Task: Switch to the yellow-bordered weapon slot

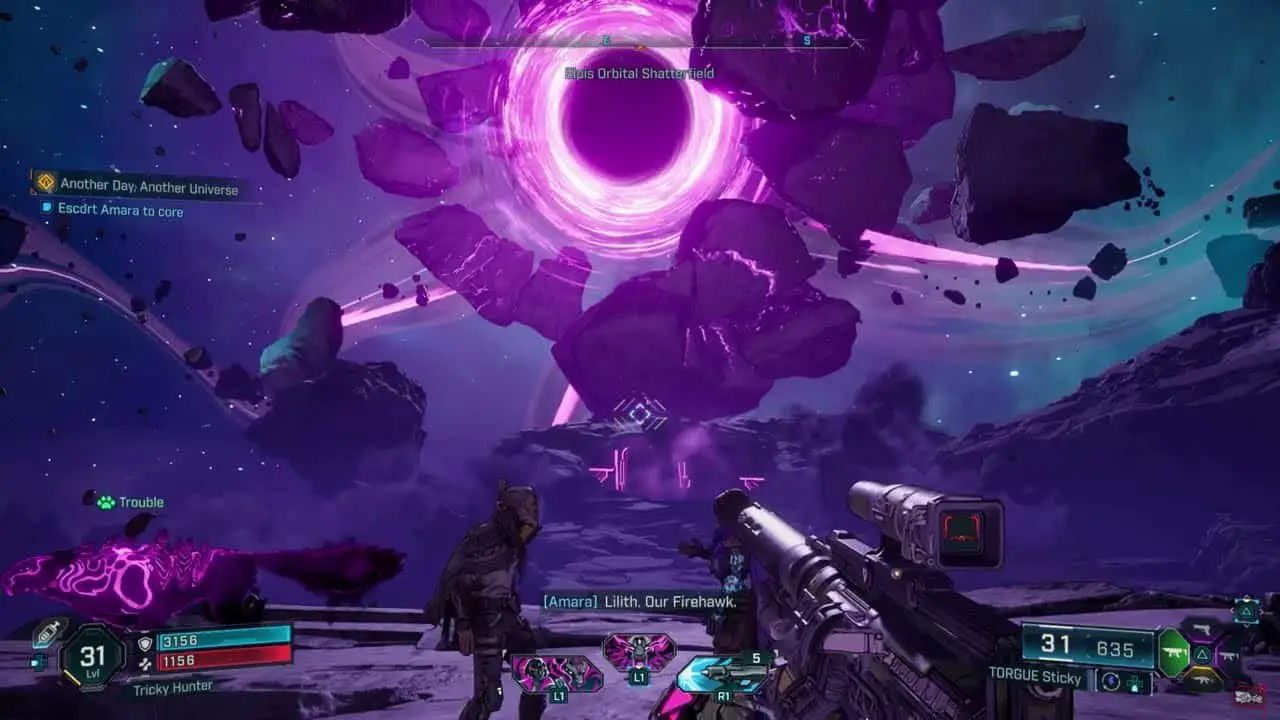Action: point(1203,682)
